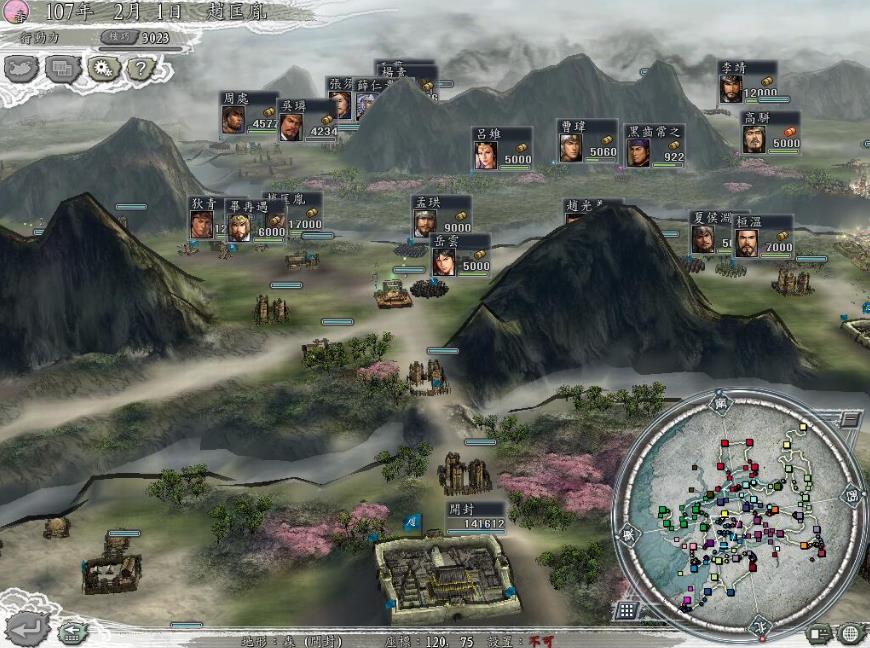The height and width of the screenshot is (648, 870).
Task: Click the overlapping windows toolbar button
Action: coord(62,68)
